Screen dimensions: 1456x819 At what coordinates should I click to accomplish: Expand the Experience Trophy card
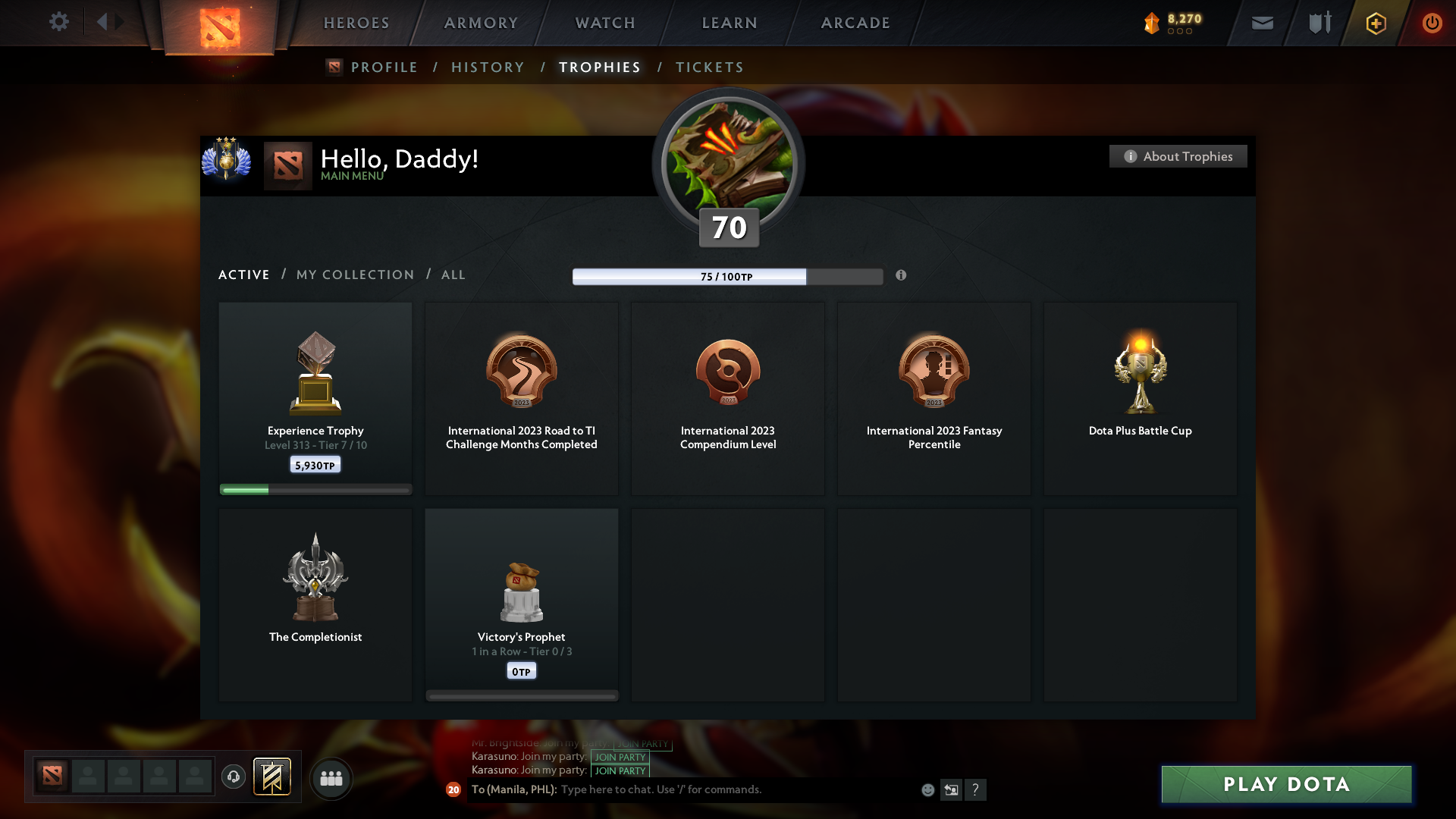pos(315,394)
